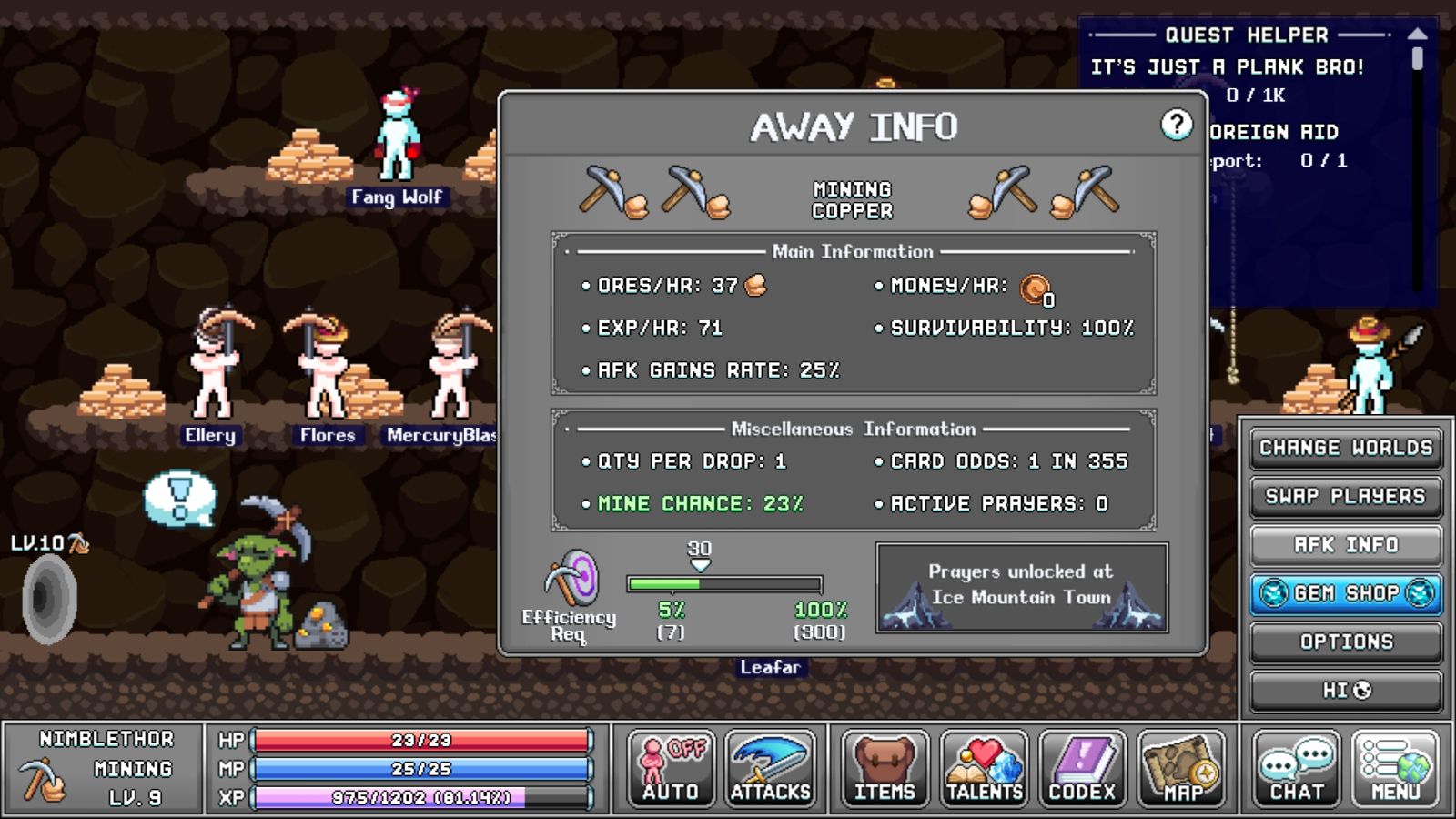Open the Away Info help question mark

coord(1176,125)
